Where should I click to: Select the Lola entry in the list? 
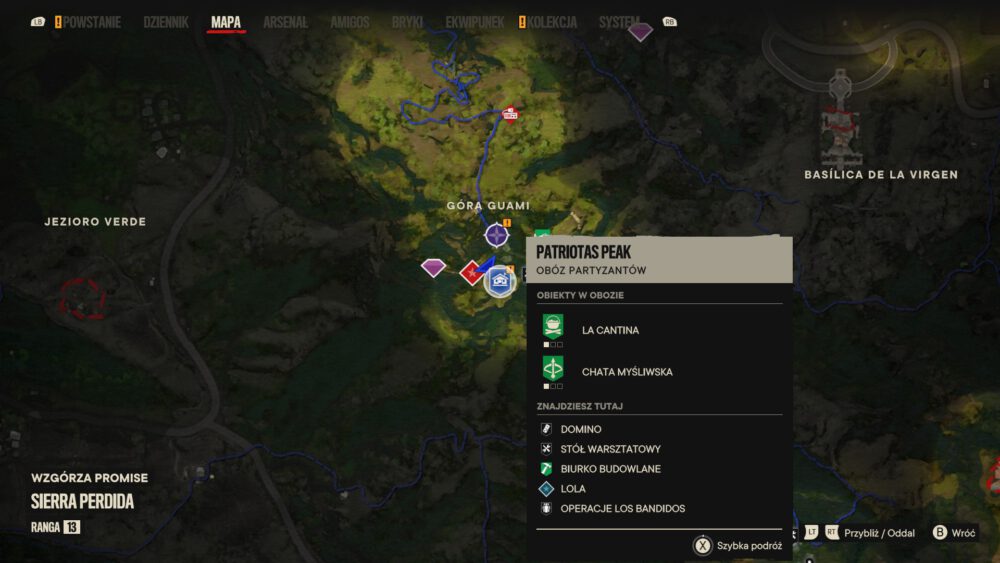(573, 489)
